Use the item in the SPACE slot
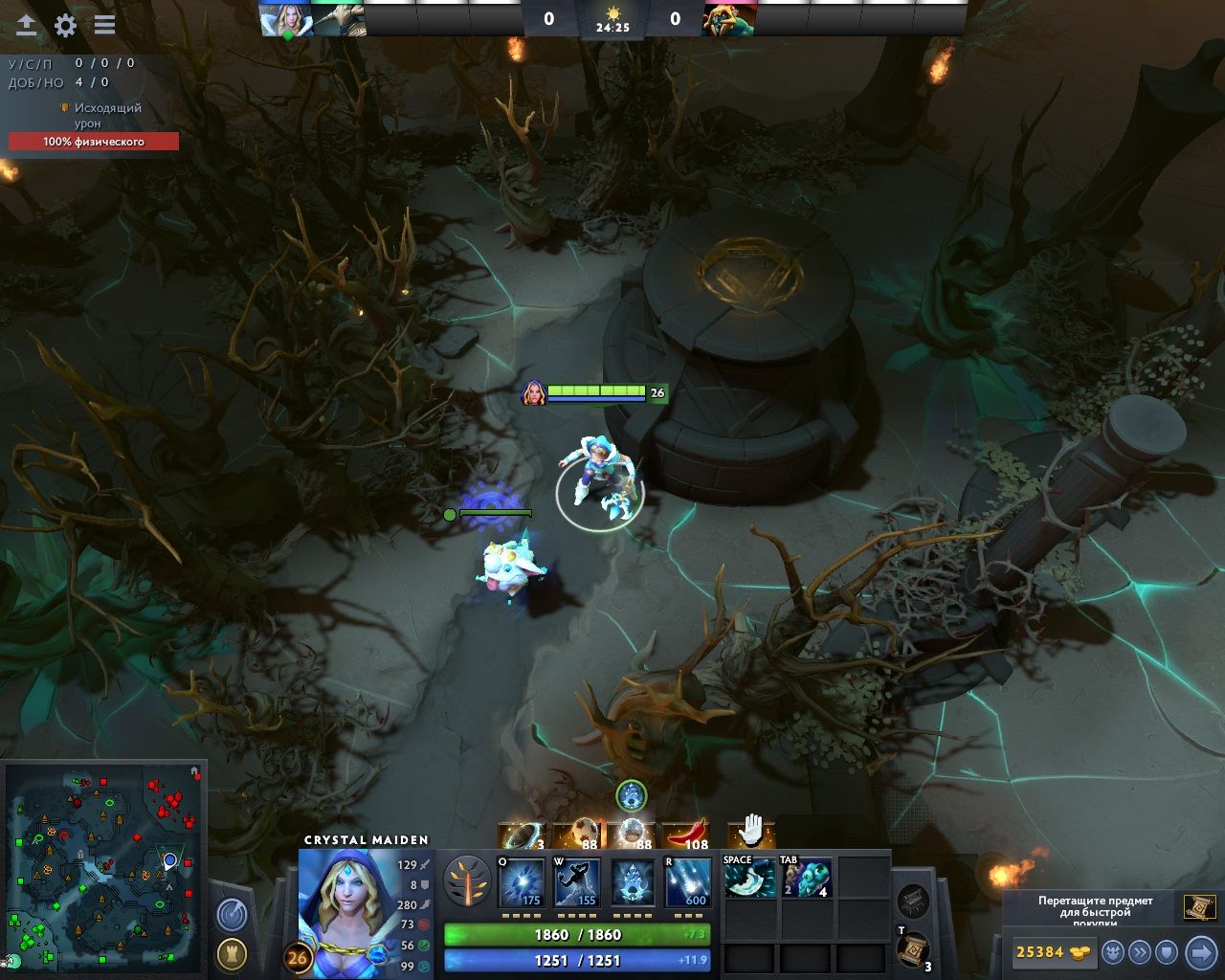Viewport: 1225px width, 980px height. pos(749,878)
